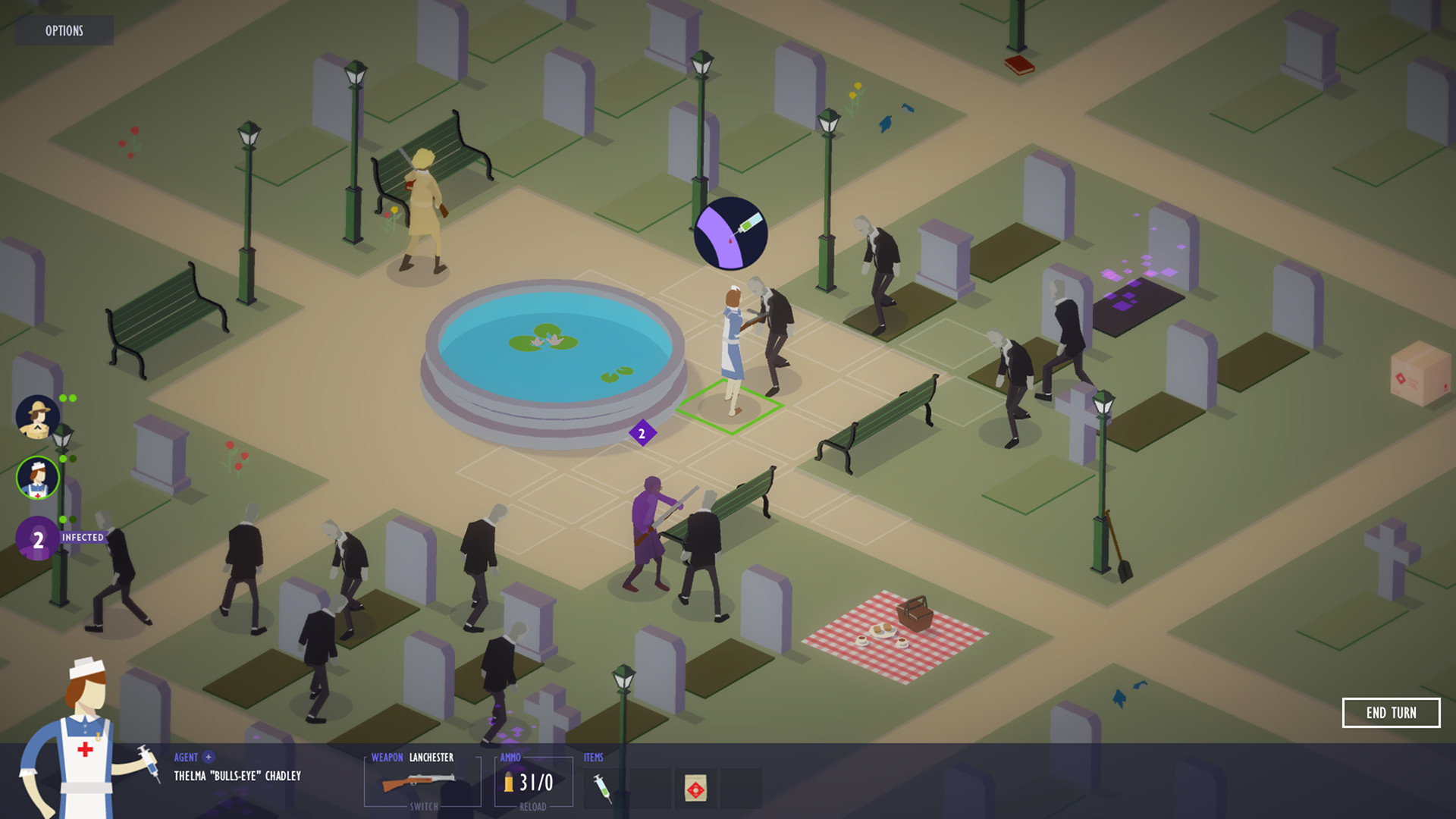
Task: Select the hatted agent portrait at sidebar top
Action: [x=35, y=418]
